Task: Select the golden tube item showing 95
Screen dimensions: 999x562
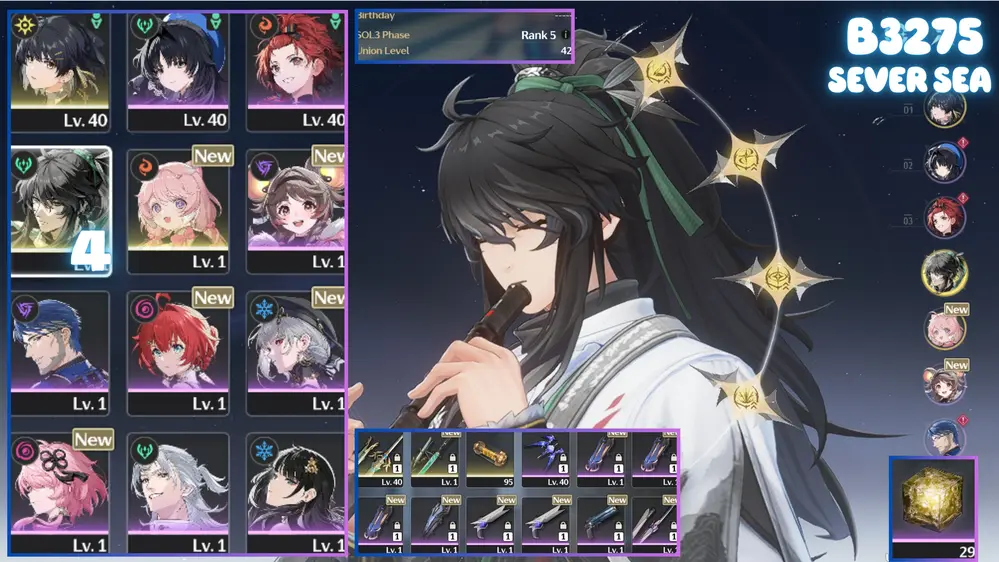Action: 492,460
